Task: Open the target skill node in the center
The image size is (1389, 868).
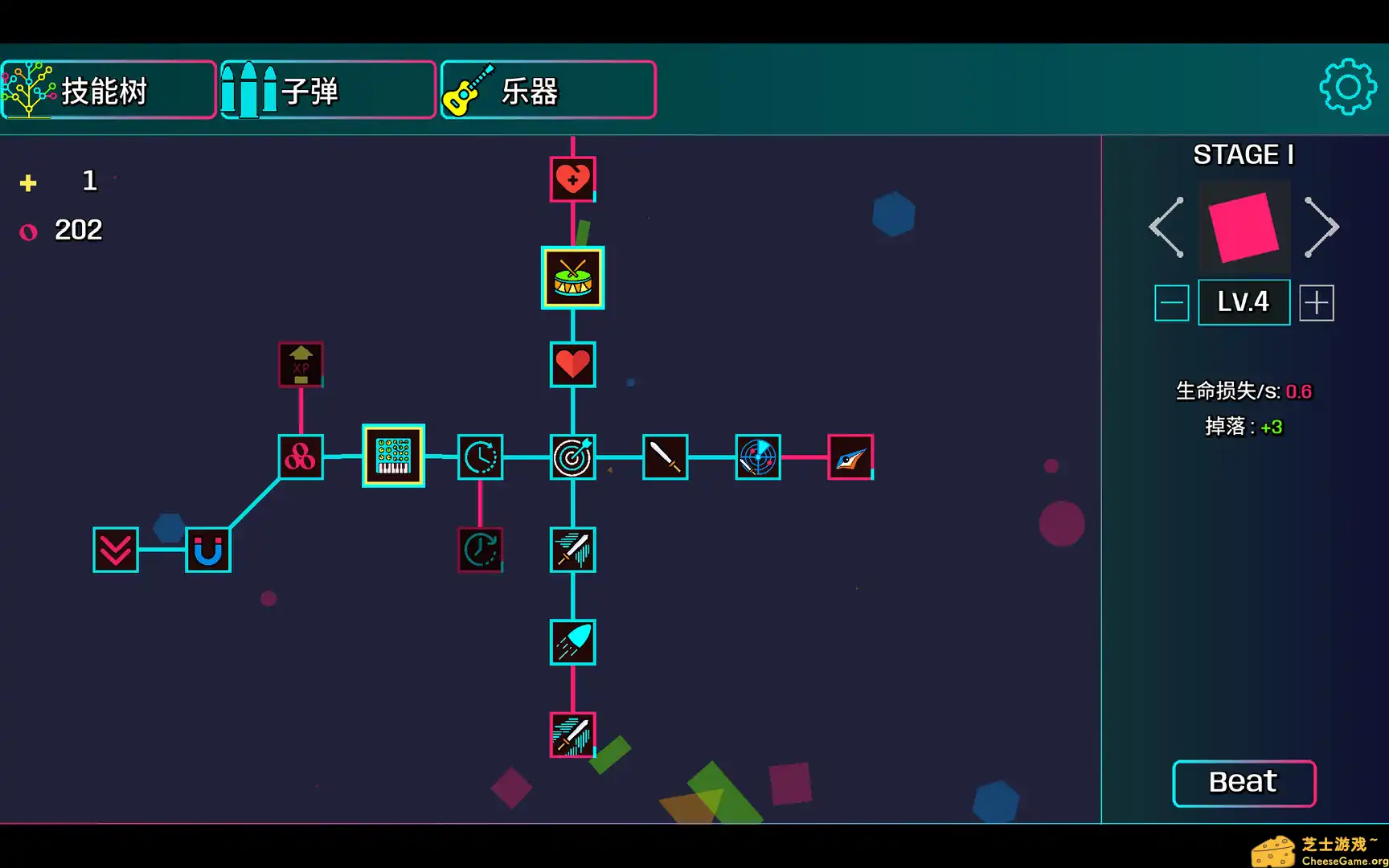Action: point(572,457)
